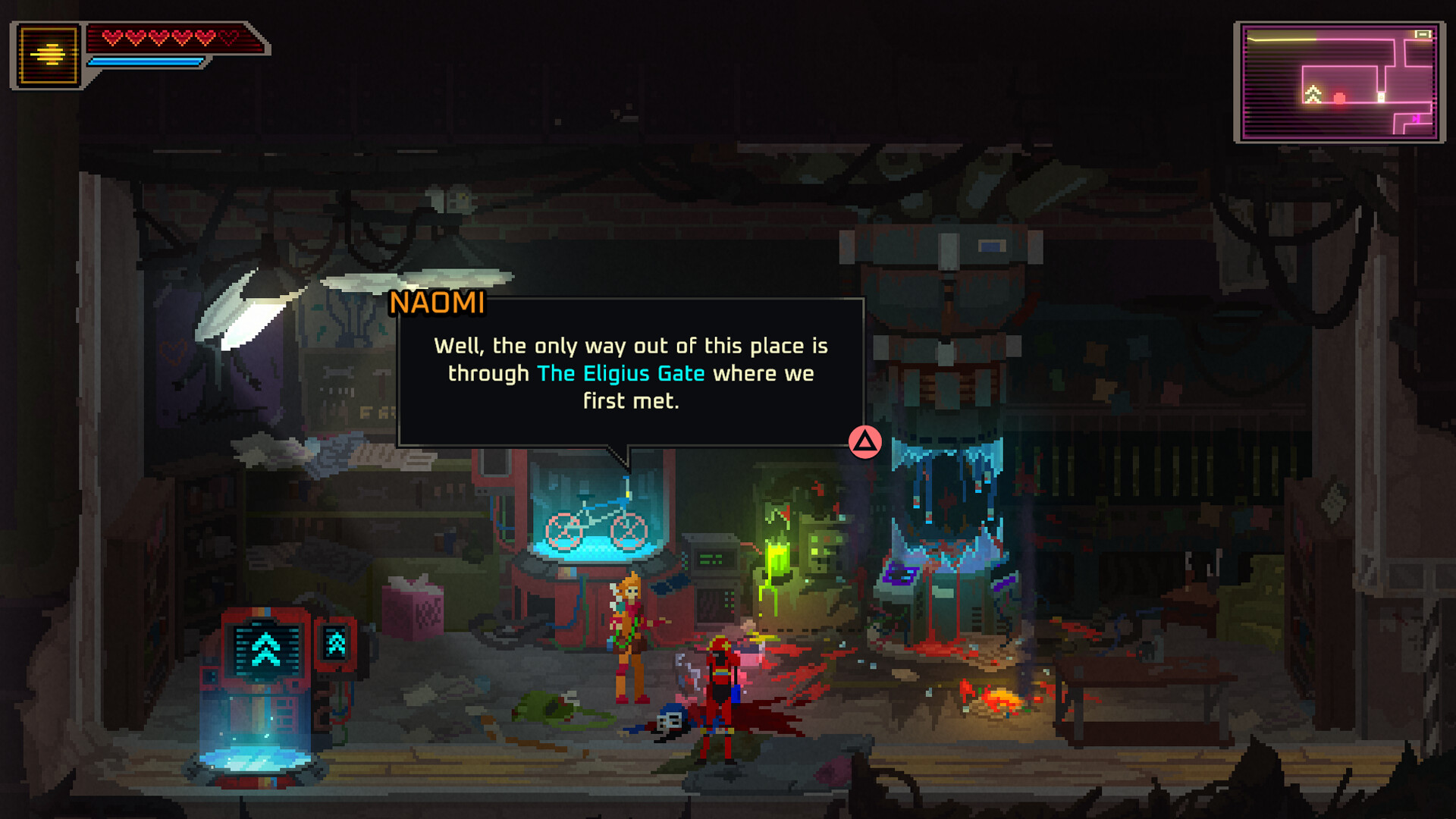Open the minimap in the corner
The height and width of the screenshot is (819, 1456).
pyautogui.click(x=1339, y=82)
